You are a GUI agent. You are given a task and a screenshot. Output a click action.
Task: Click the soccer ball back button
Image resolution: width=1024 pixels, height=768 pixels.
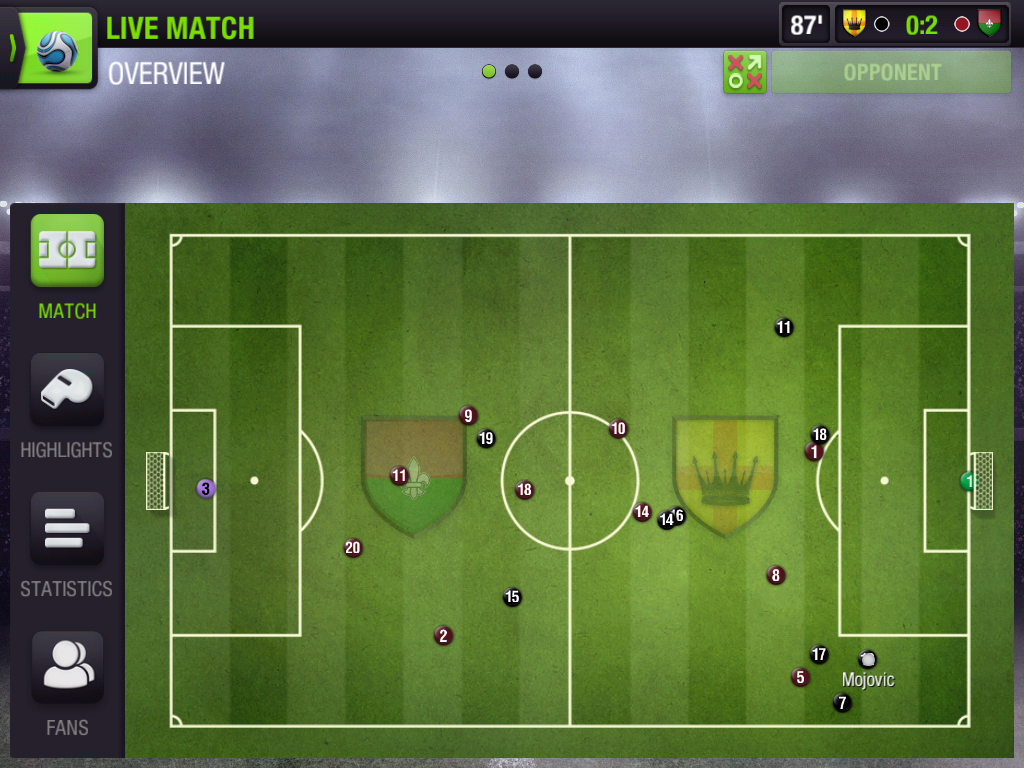pos(50,47)
